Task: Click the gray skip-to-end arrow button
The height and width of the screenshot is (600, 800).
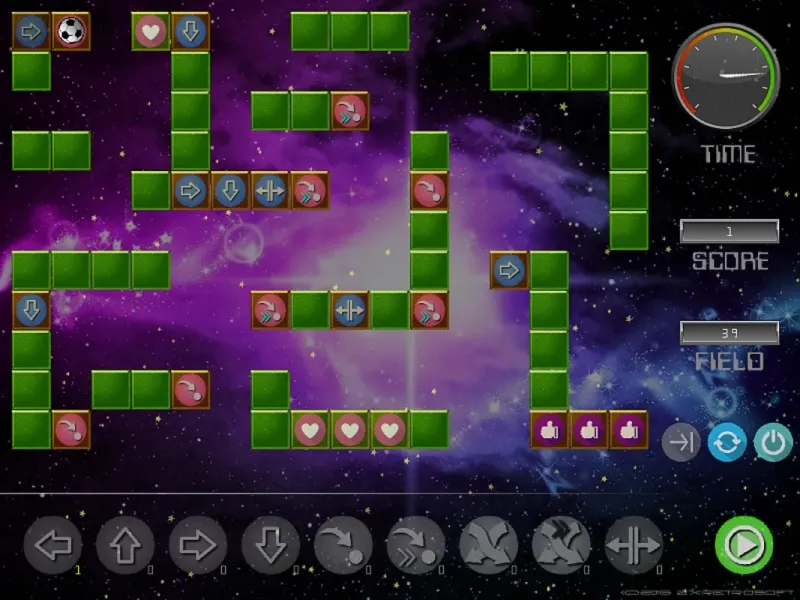Action: (x=681, y=441)
